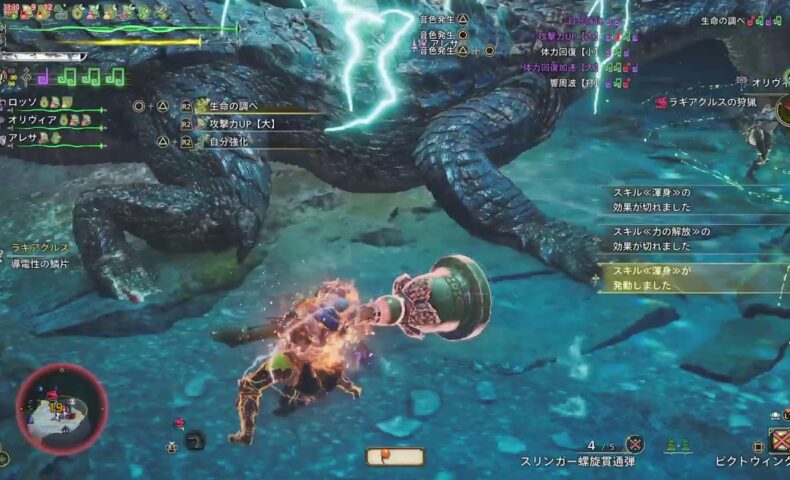Click the 導電性の鱗片 pickup notice
The width and height of the screenshot is (790, 480).
40,263
